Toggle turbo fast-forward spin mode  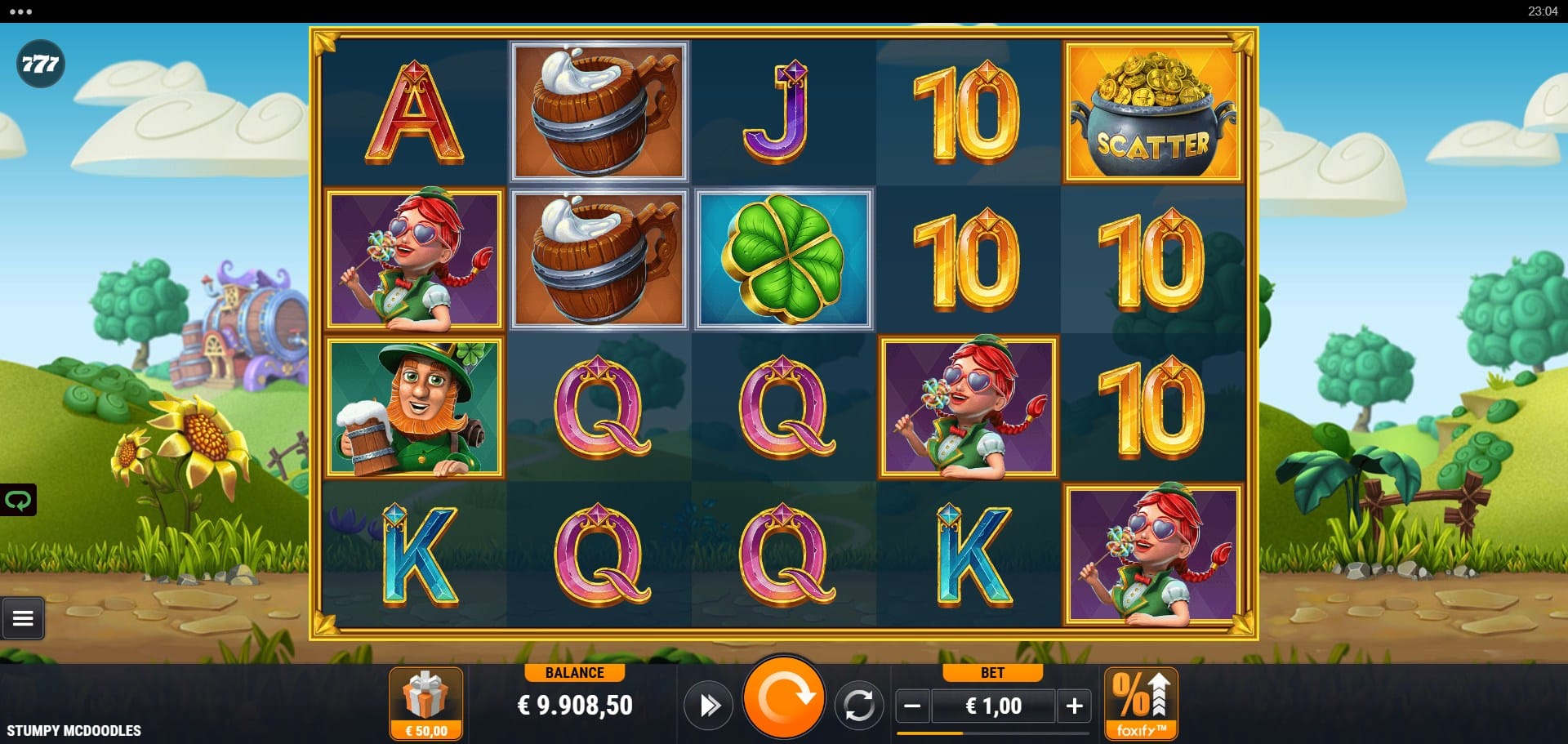[708, 706]
